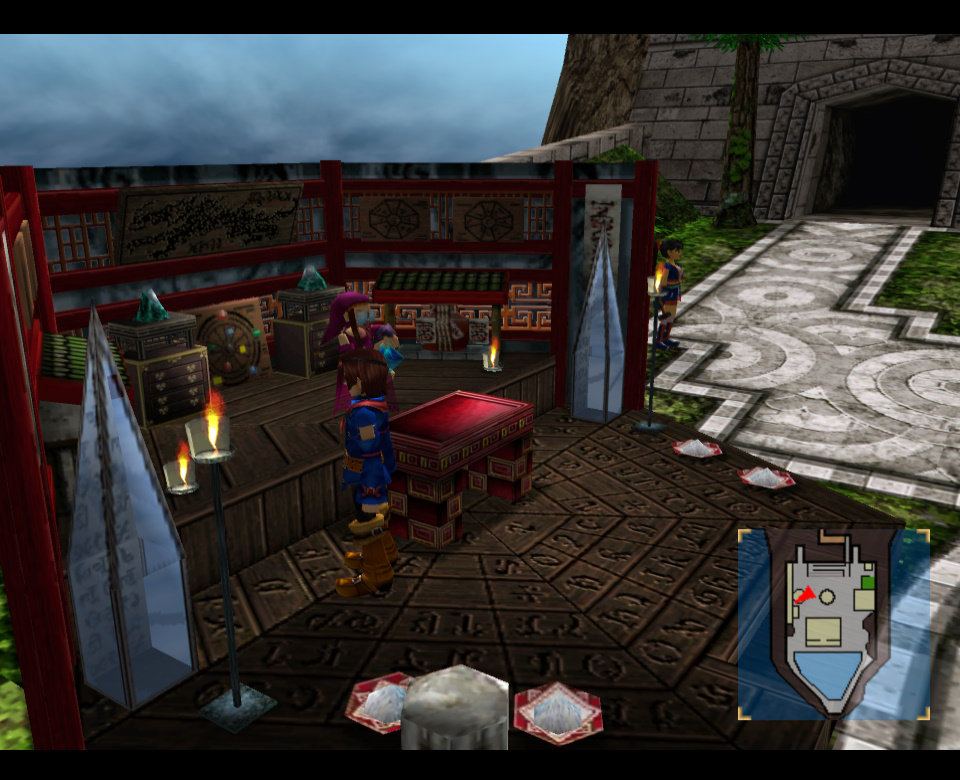Click the green square marker on the minimap
The width and height of the screenshot is (960, 780).
tap(867, 582)
